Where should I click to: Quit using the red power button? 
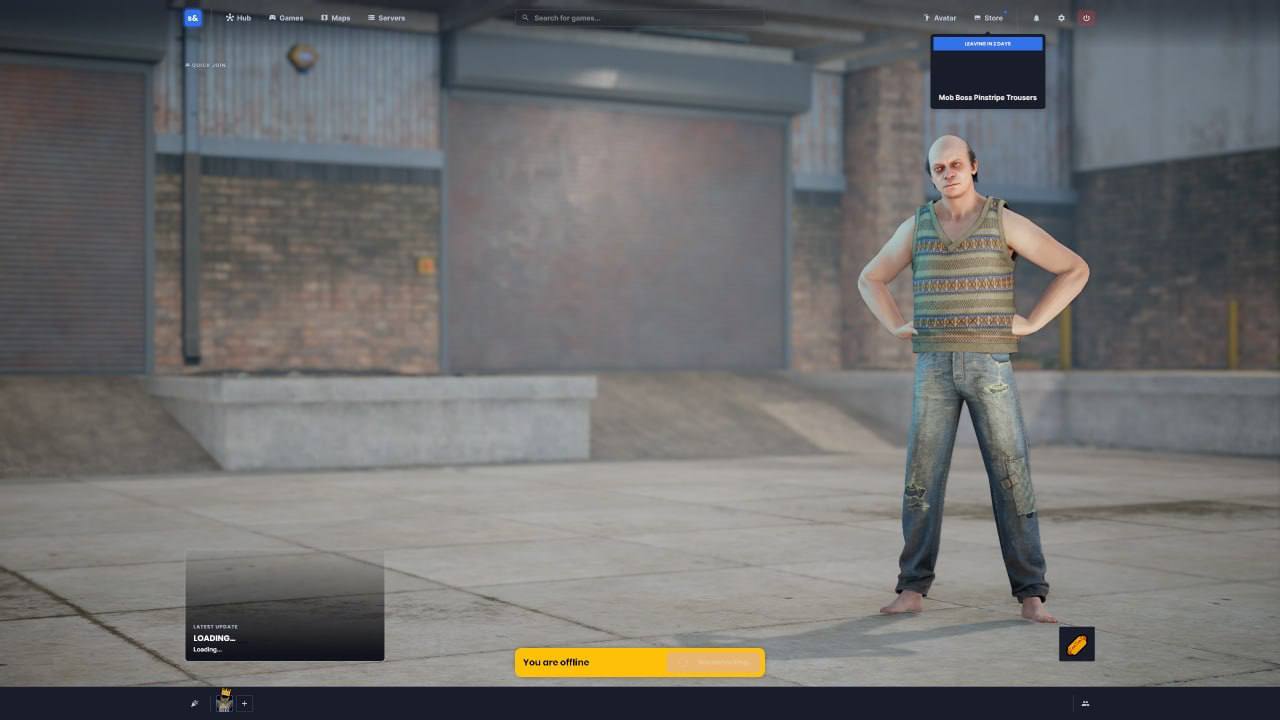[x=1086, y=18]
